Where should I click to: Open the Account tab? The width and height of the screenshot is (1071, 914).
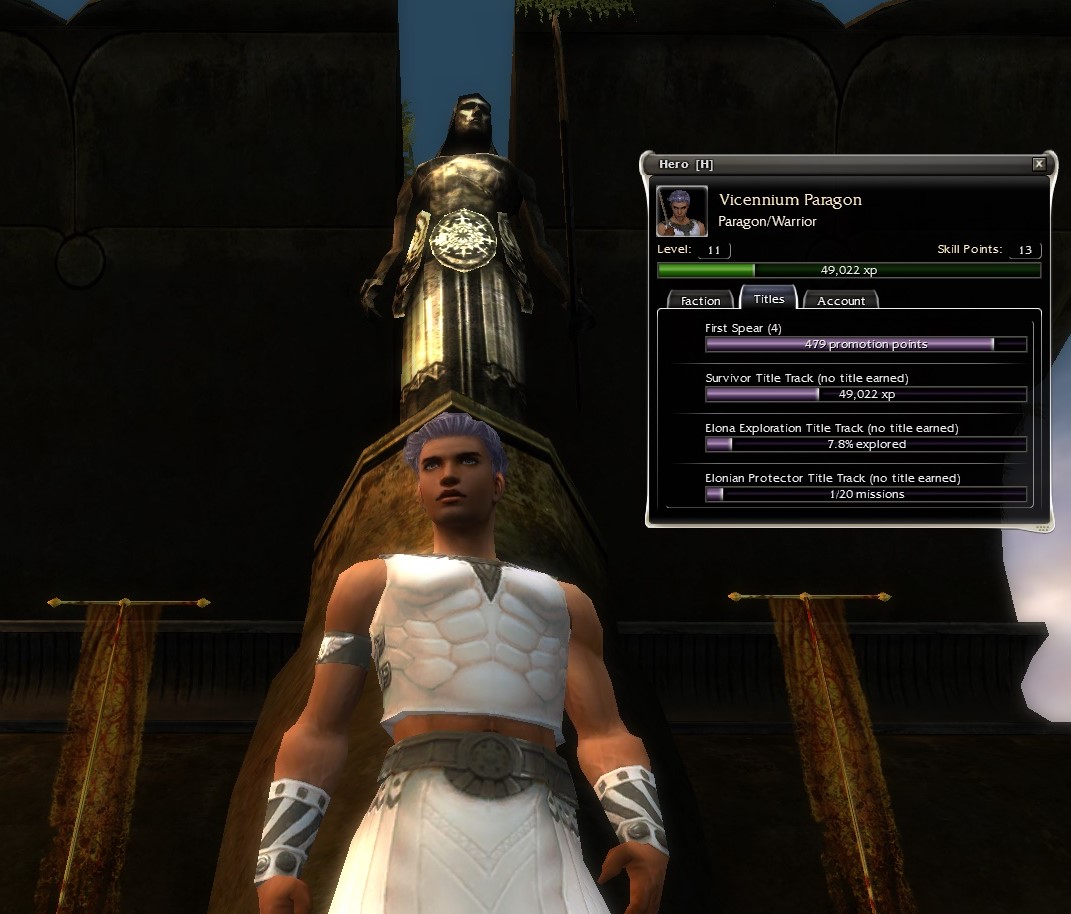point(841,300)
